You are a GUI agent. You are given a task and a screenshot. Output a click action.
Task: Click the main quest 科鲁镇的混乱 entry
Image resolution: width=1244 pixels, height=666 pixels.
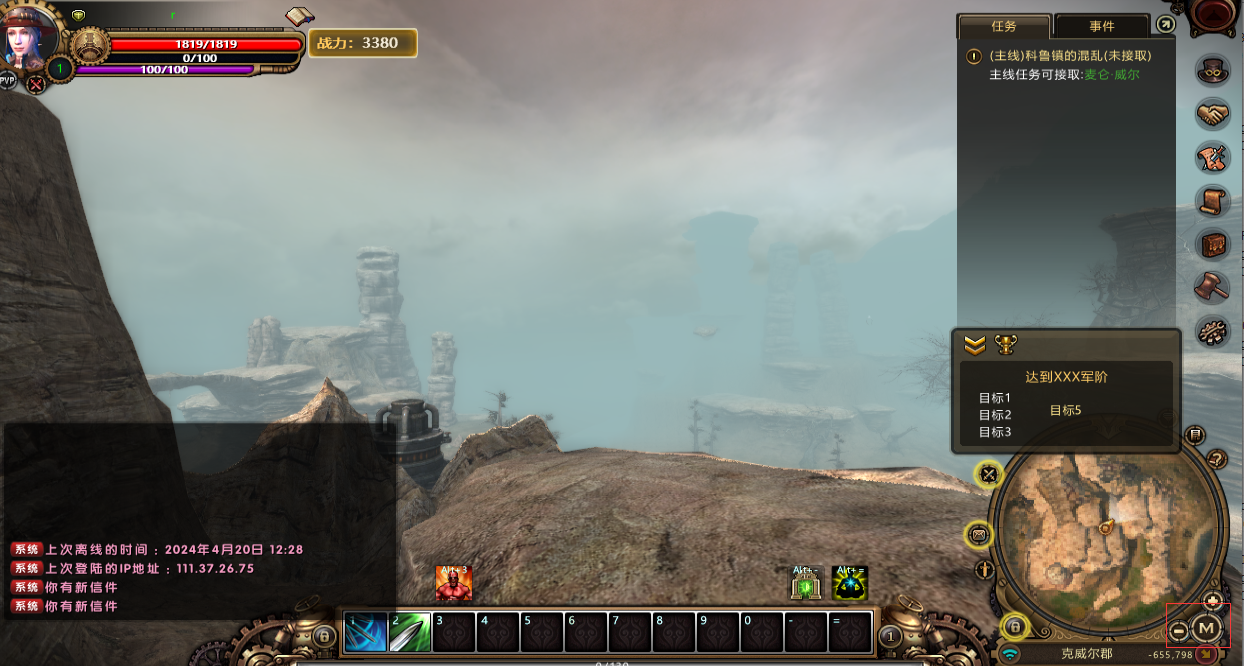pos(1070,56)
